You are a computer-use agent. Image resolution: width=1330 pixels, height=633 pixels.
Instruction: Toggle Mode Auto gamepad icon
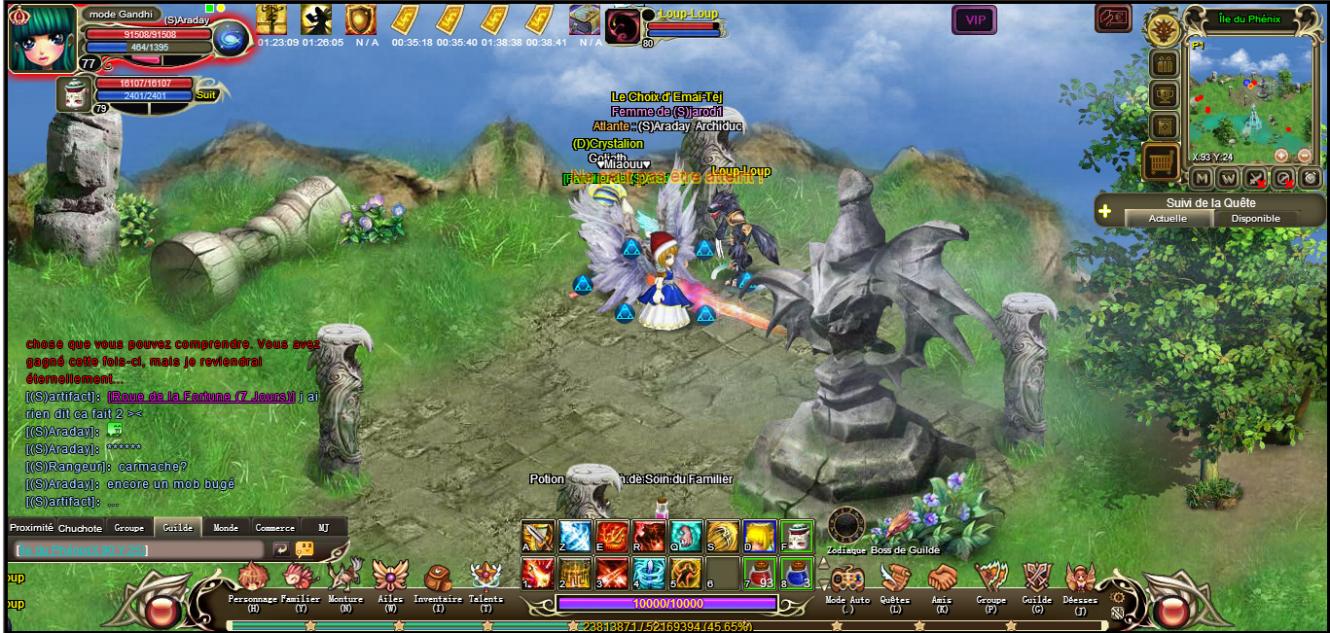(x=847, y=579)
